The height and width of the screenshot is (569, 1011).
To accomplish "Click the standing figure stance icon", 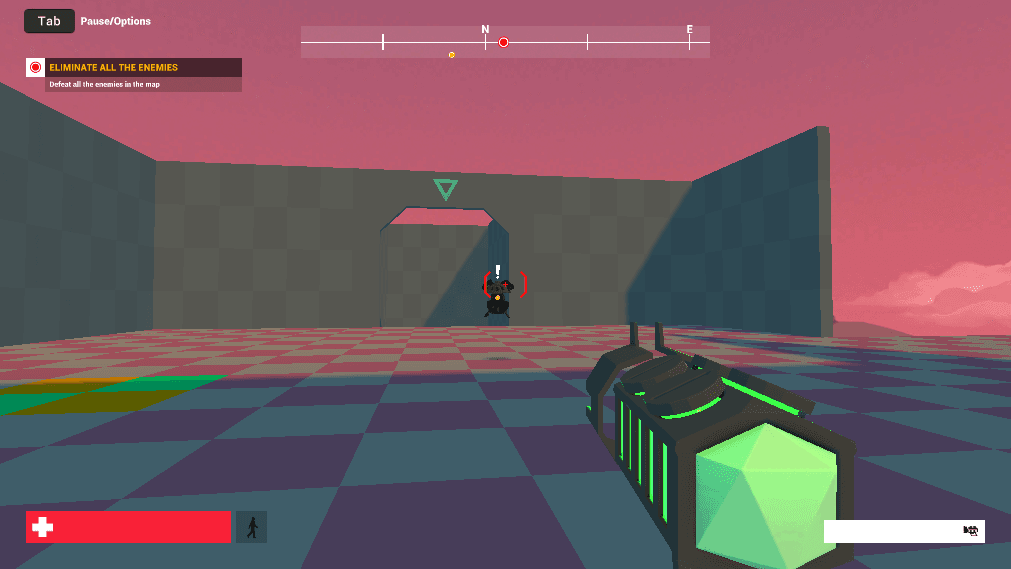I will coord(251,527).
